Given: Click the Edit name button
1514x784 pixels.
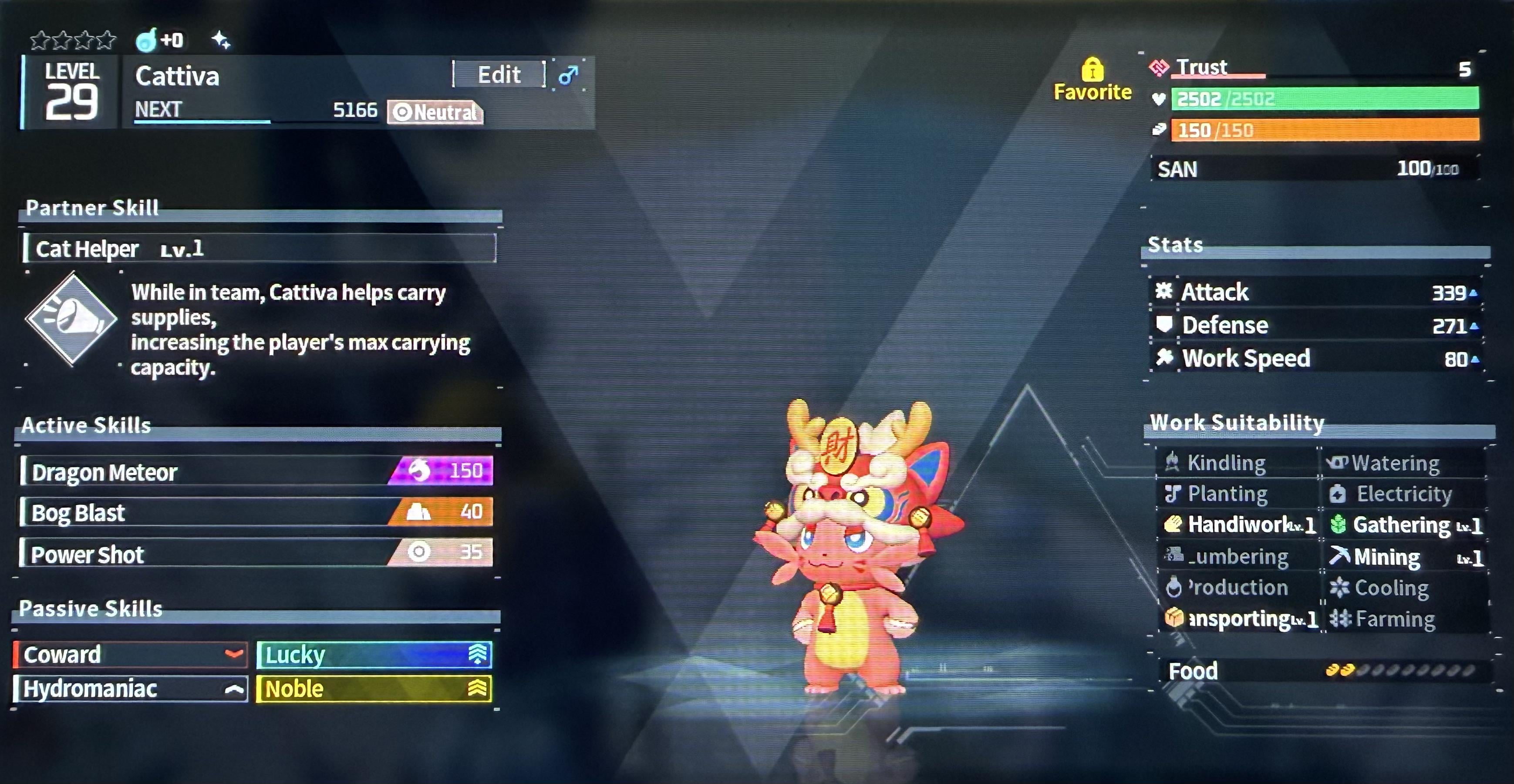Looking at the screenshot, I should pos(499,74).
